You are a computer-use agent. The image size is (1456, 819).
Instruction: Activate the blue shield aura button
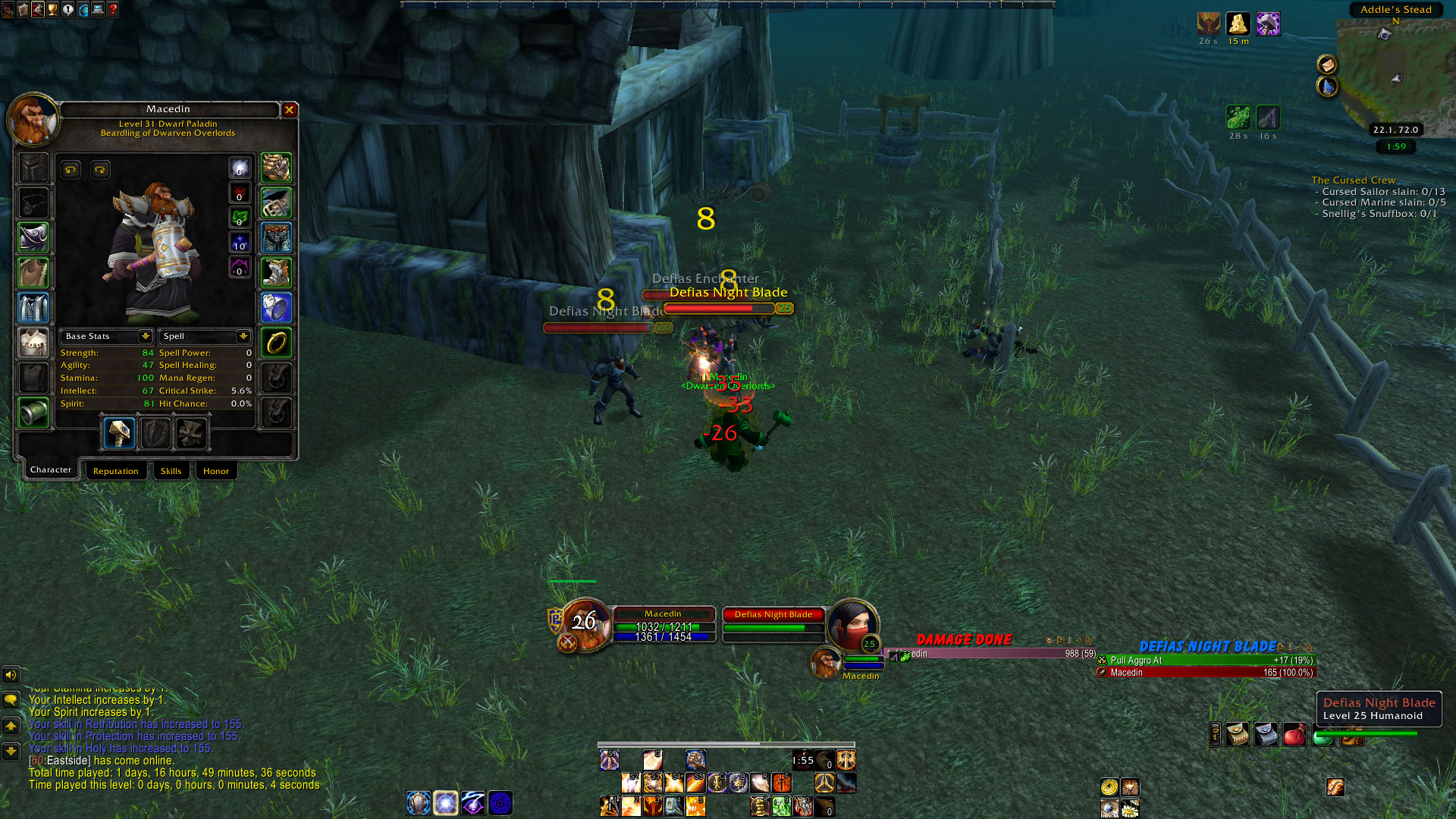(419, 802)
